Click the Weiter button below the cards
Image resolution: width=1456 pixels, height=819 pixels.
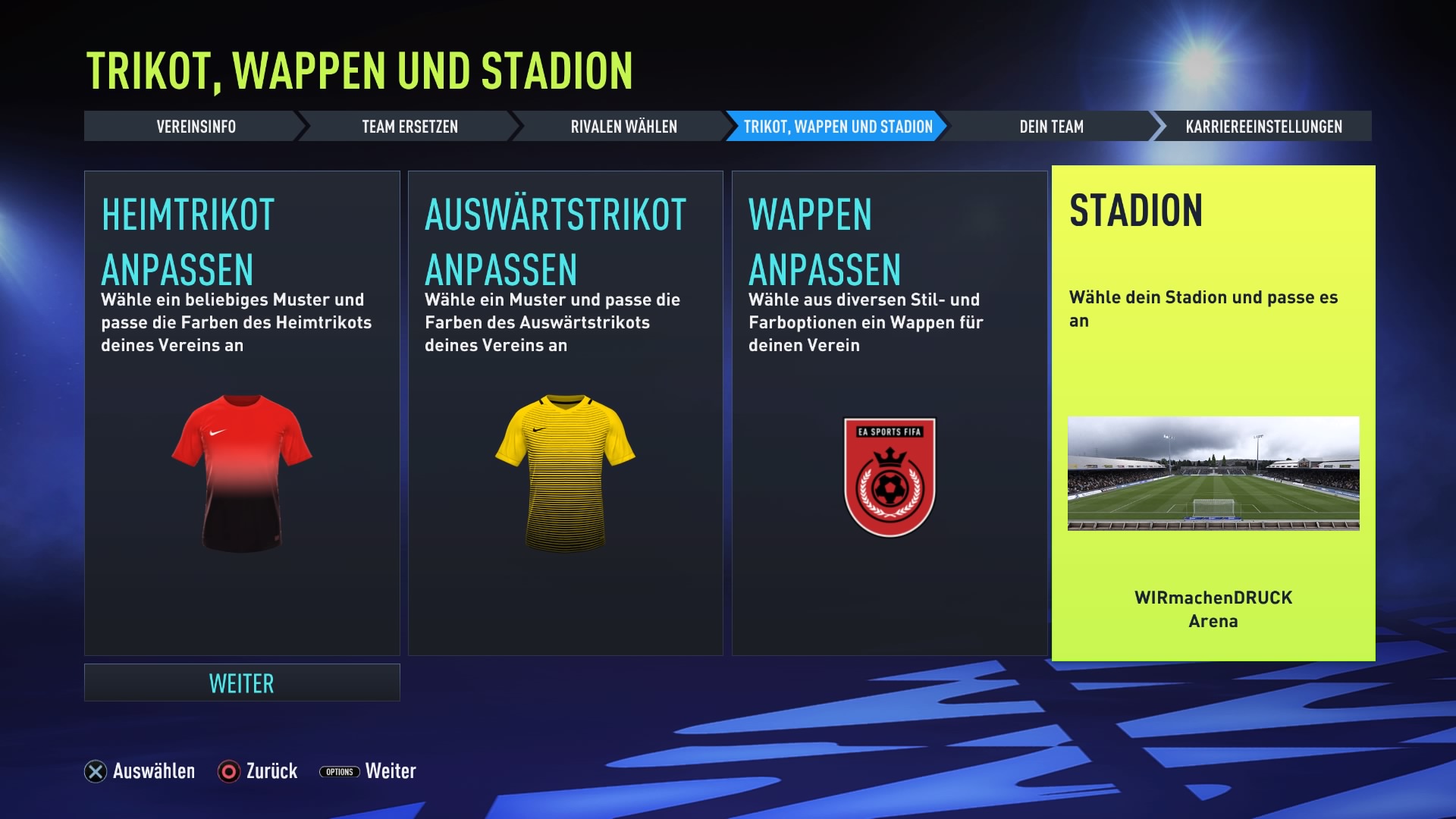coord(242,682)
